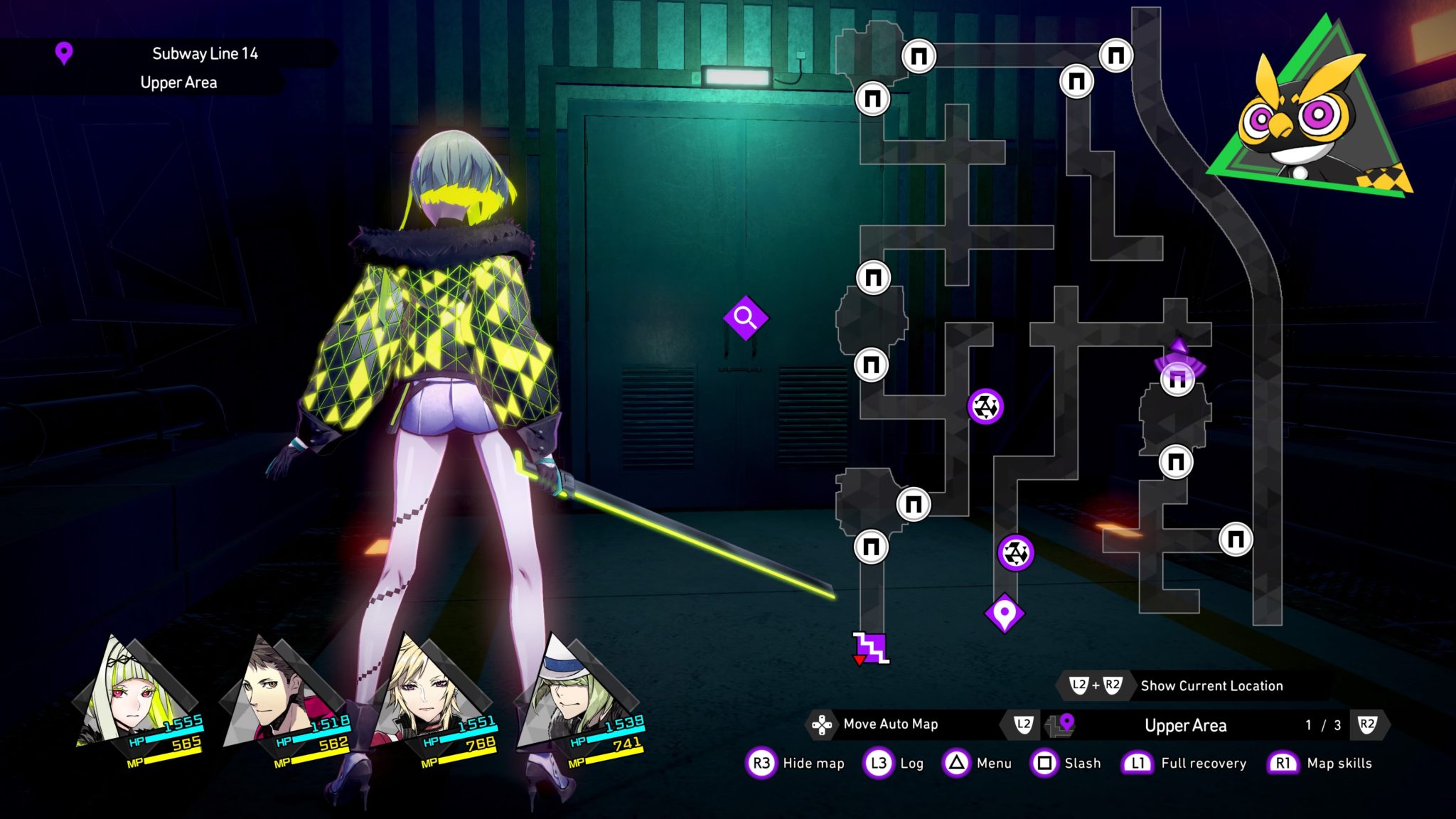1456x819 pixels.
Task: Click Show Current Location
Action: click(x=1211, y=686)
